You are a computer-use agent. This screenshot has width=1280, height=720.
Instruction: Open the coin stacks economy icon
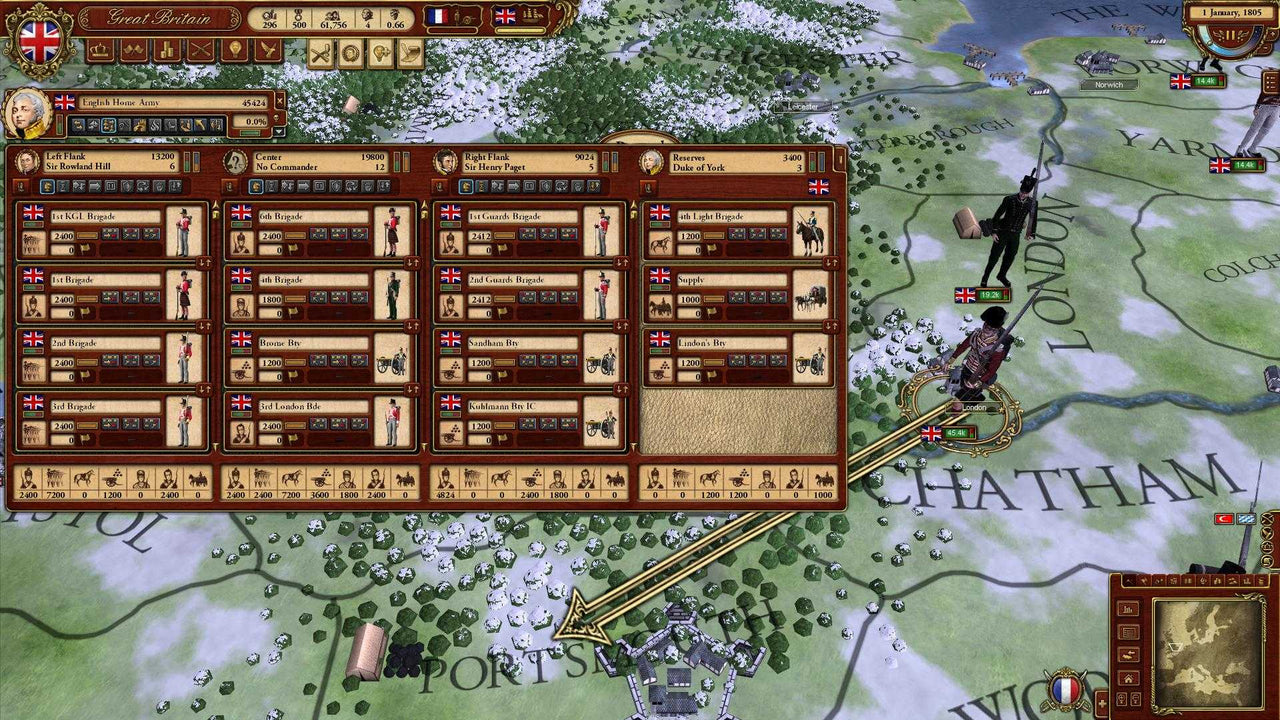[167, 48]
